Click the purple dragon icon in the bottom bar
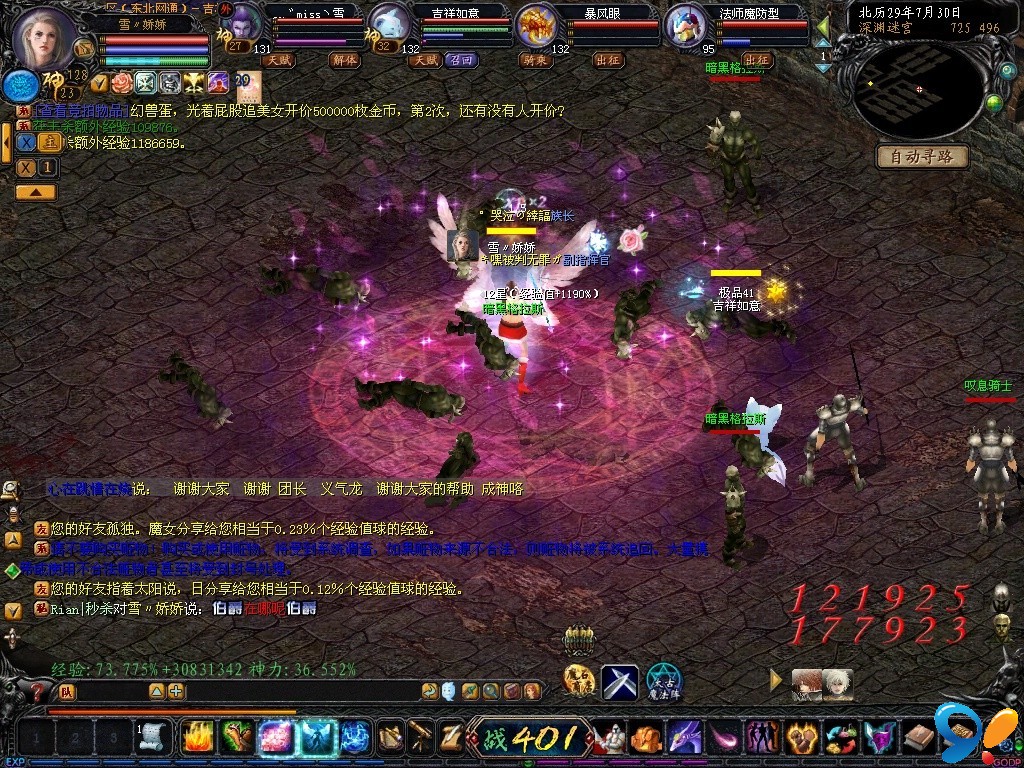This screenshot has height=768, width=1024. coord(683,738)
